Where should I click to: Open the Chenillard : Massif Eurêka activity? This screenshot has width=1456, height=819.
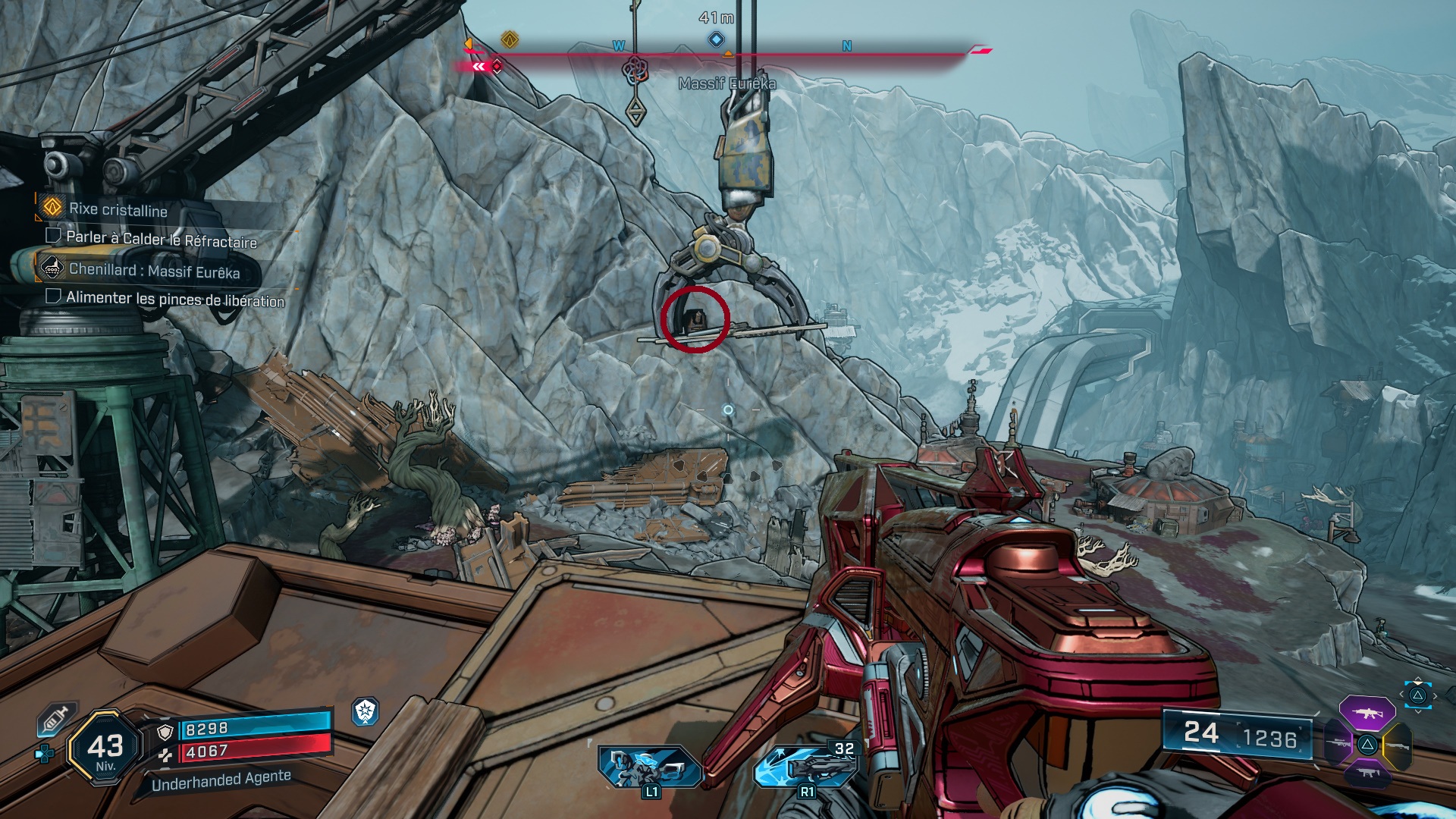[154, 270]
